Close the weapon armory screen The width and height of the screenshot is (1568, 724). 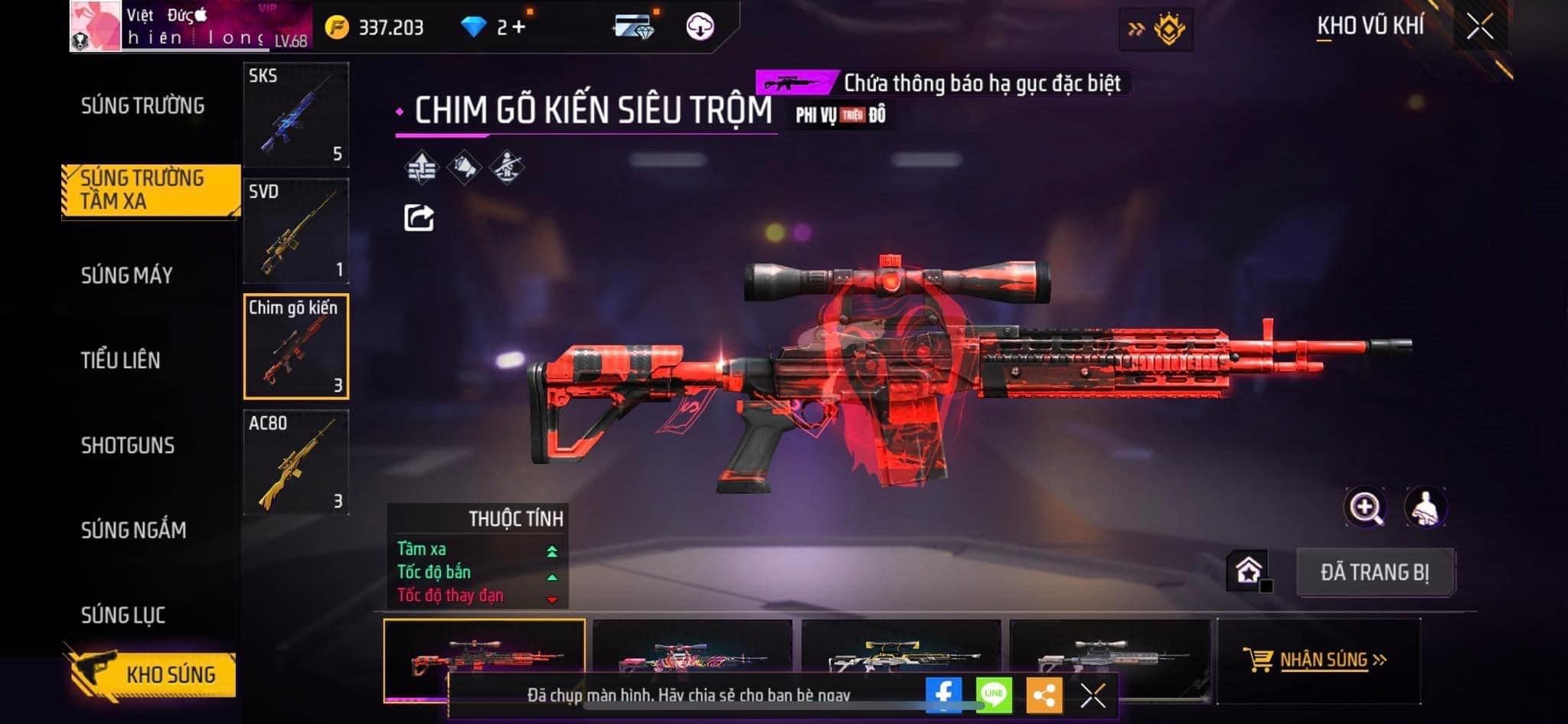click(1480, 28)
